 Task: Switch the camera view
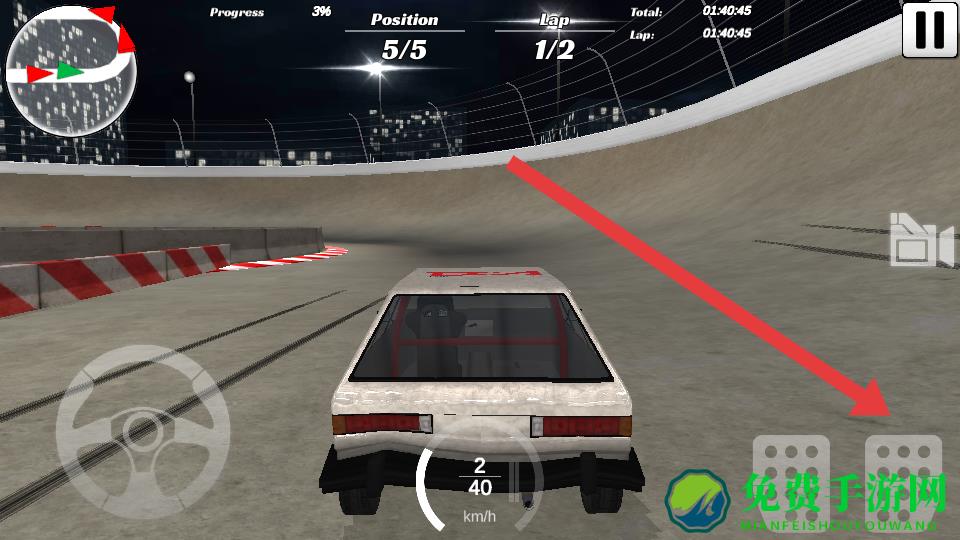pos(920,241)
